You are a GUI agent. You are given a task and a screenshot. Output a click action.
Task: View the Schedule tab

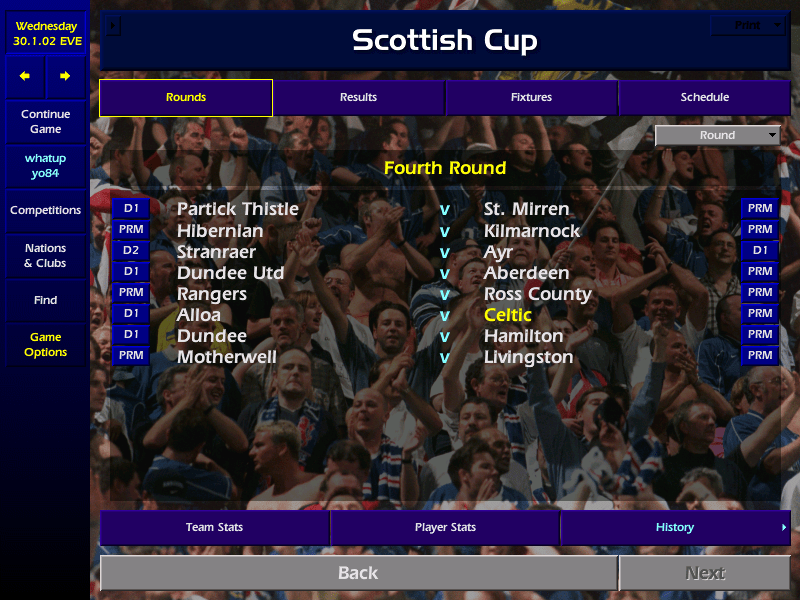click(704, 98)
